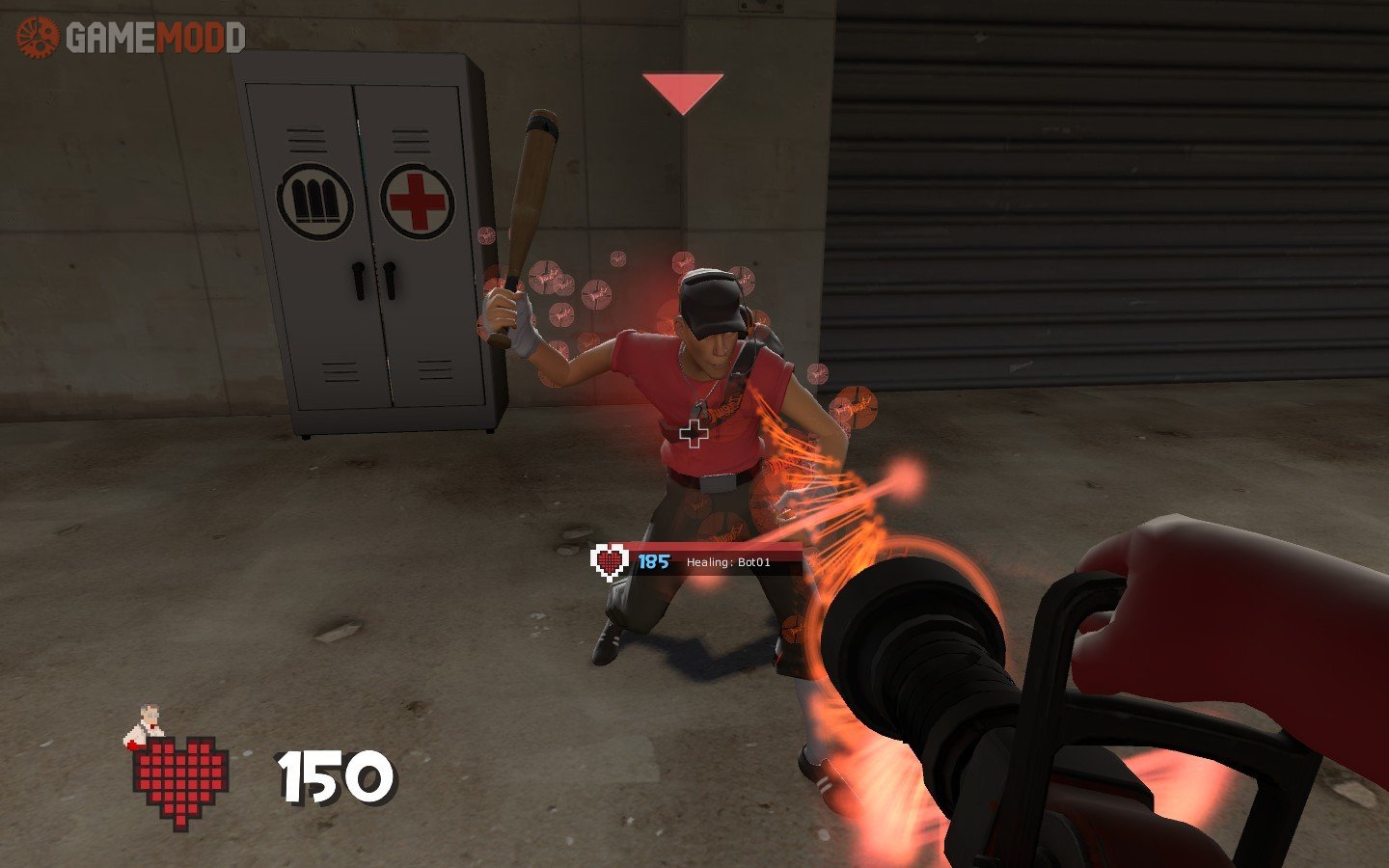Click the "Healing: Bot01" target label
The width and height of the screenshot is (1389, 868).
[x=728, y=562]
